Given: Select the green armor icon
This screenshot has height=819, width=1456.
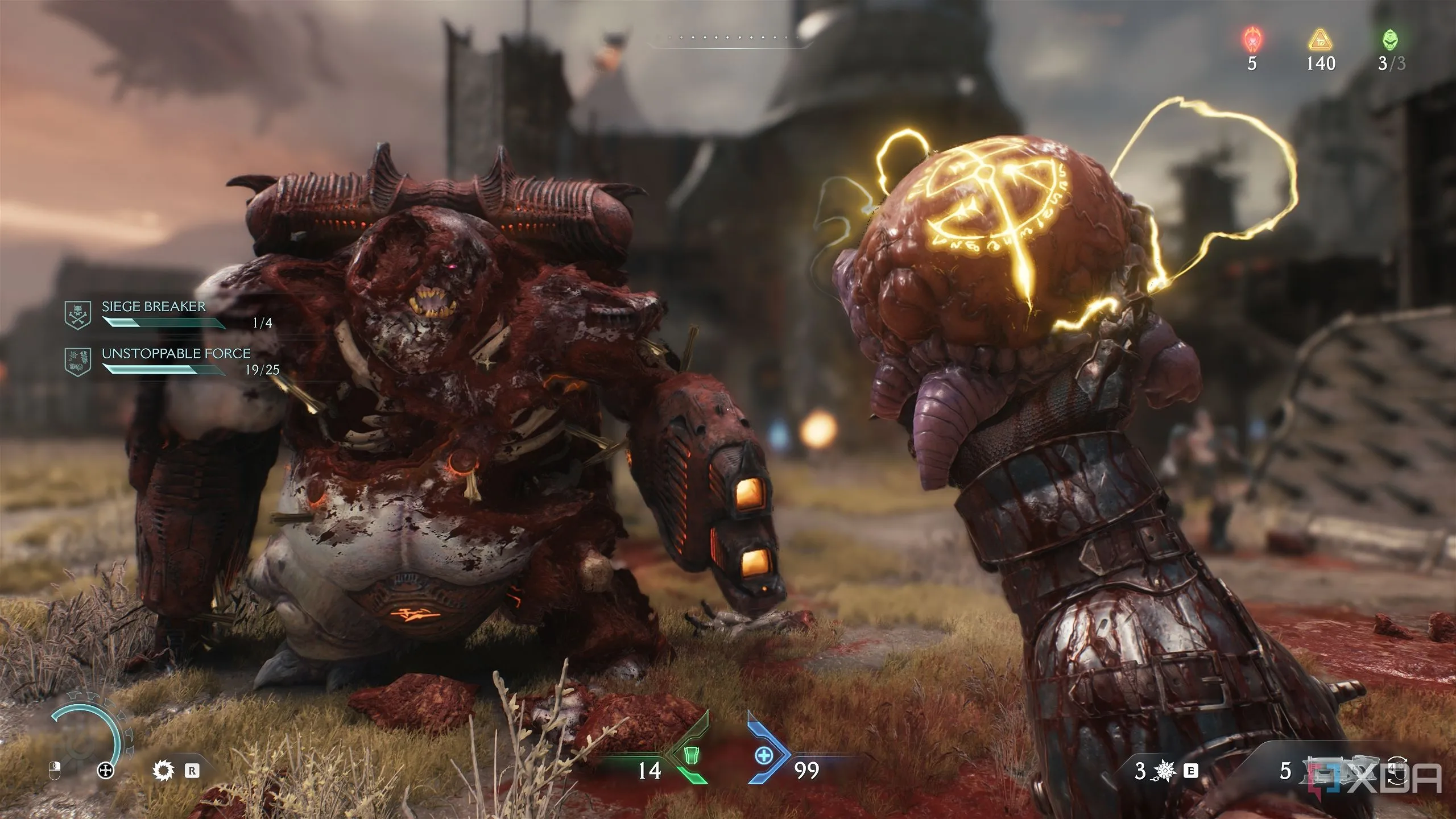Looking at the screenshot, I should click(x=692, y=756).
